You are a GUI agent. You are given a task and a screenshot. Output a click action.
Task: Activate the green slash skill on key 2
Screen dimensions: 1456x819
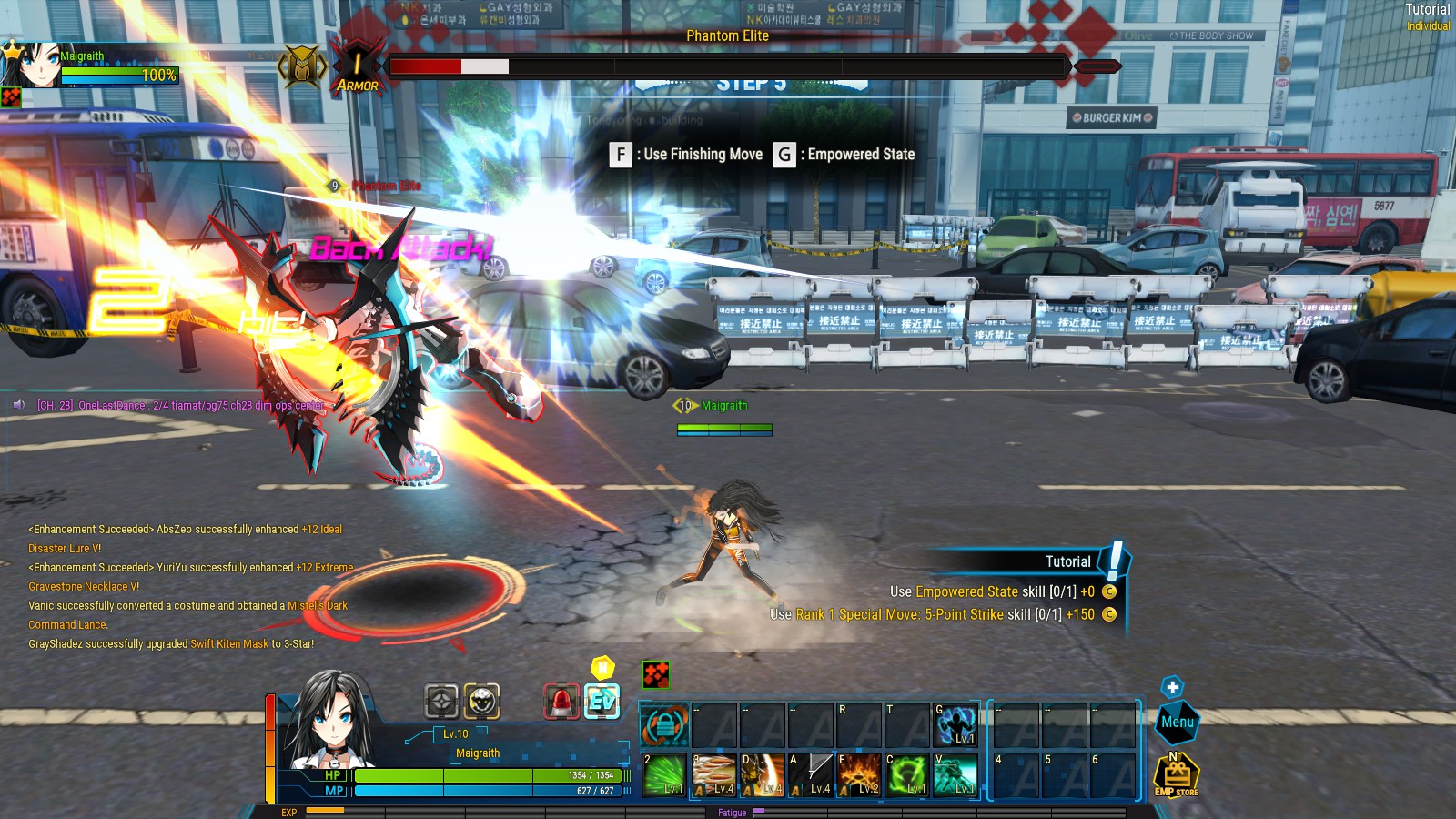pyautogui.click(x=664, y=775)
